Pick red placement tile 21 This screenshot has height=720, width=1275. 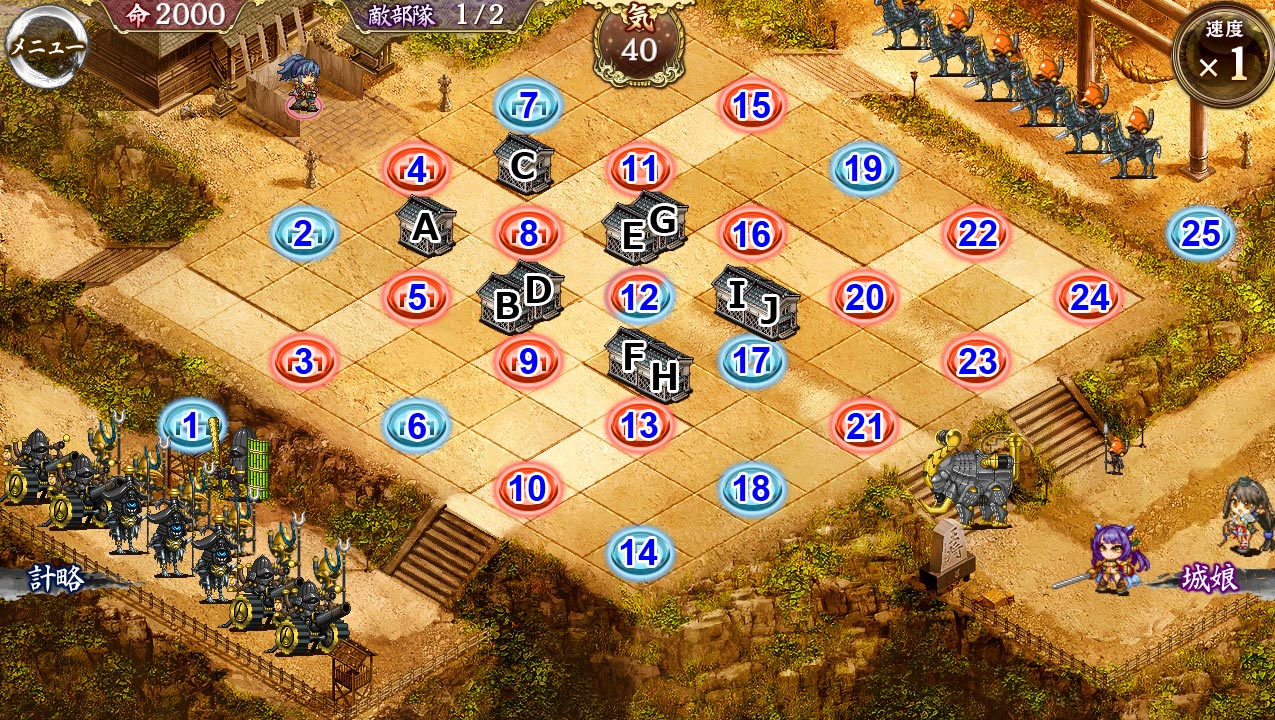864,427
